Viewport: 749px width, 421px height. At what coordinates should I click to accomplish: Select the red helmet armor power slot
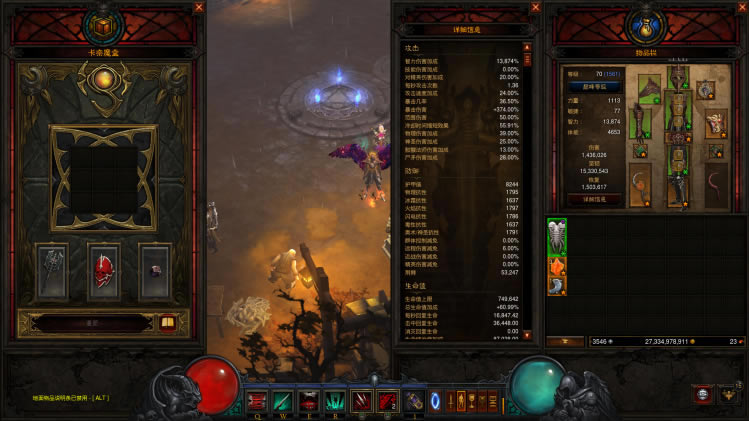(x=105, y=269)
